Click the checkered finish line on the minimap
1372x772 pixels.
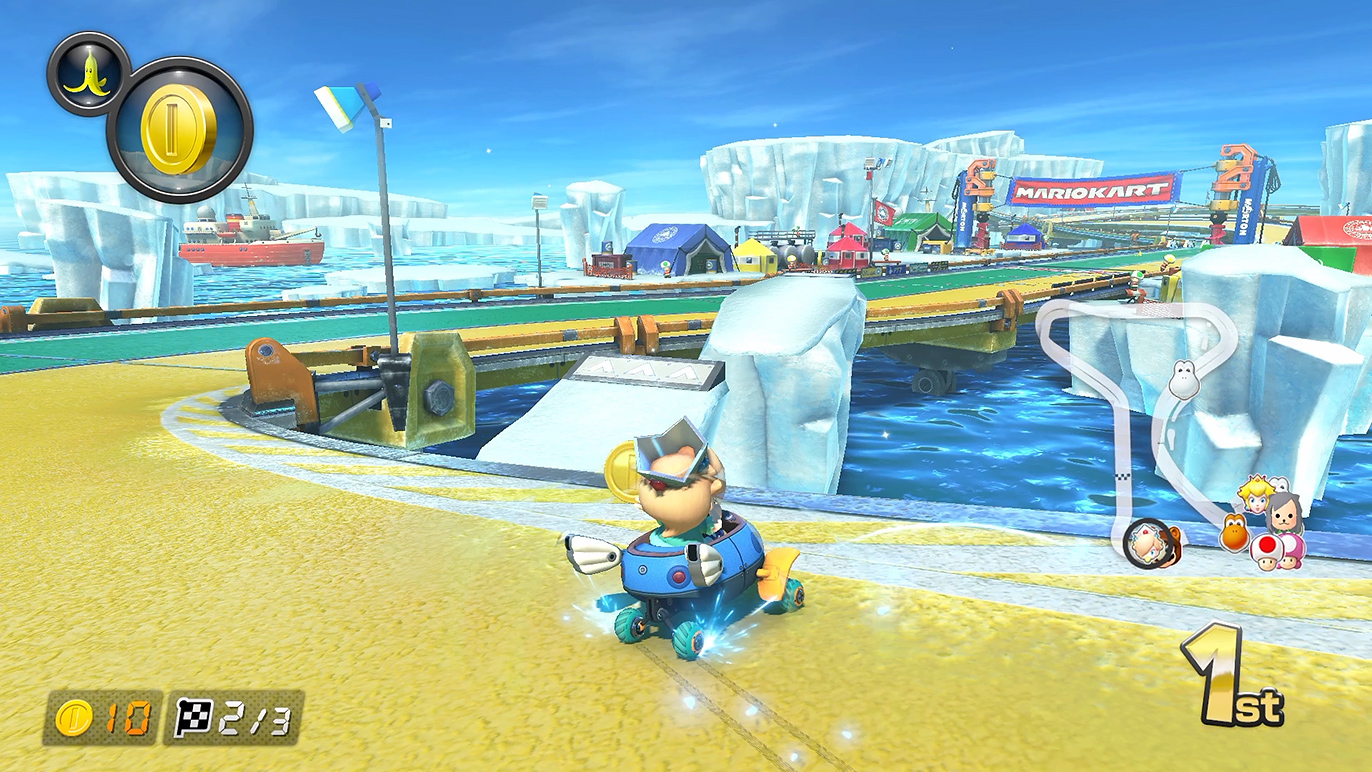tap(1122, 477)
